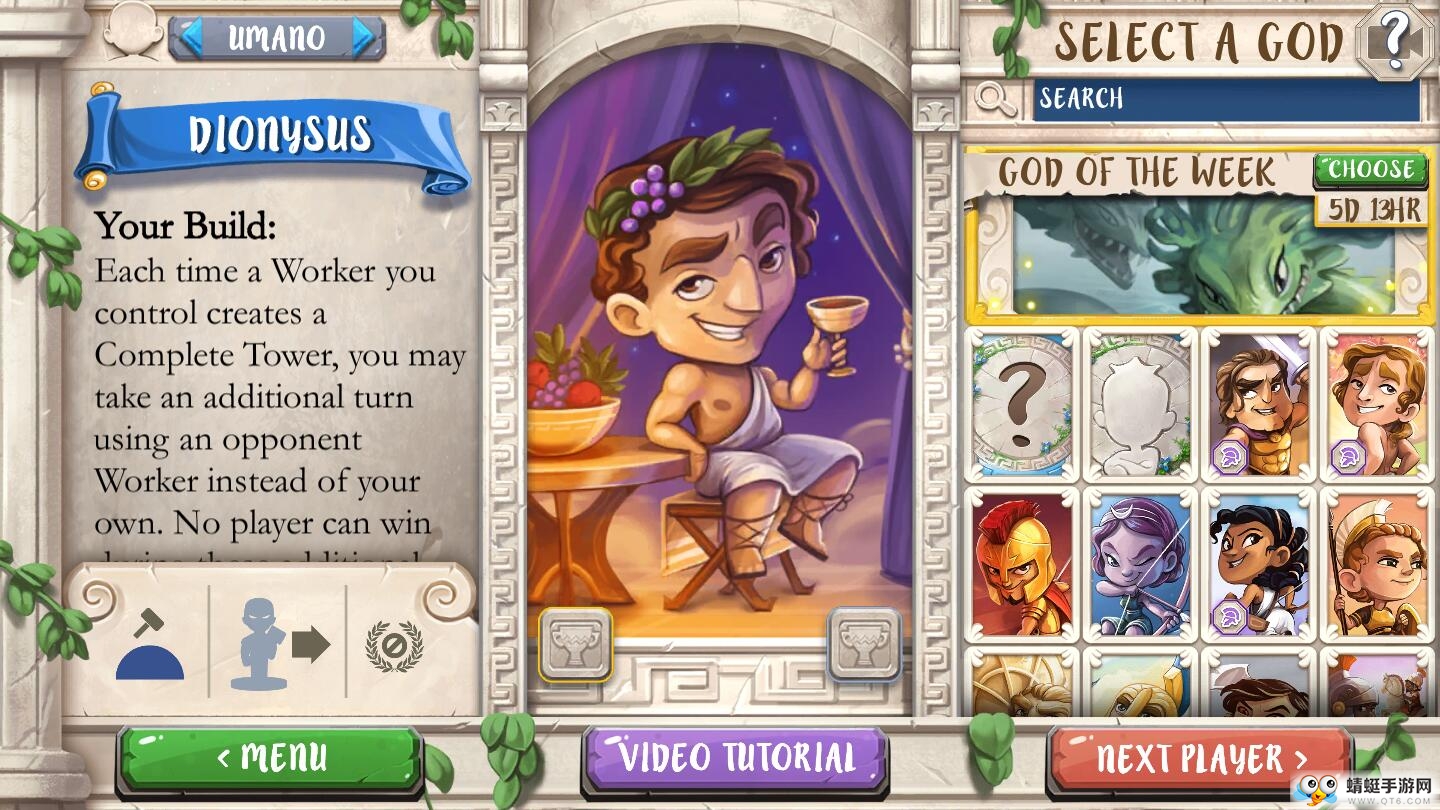Pick the red-crested Spartan helmet god
Viewport: 1440px width, 810px height.
coord(1022,564)
